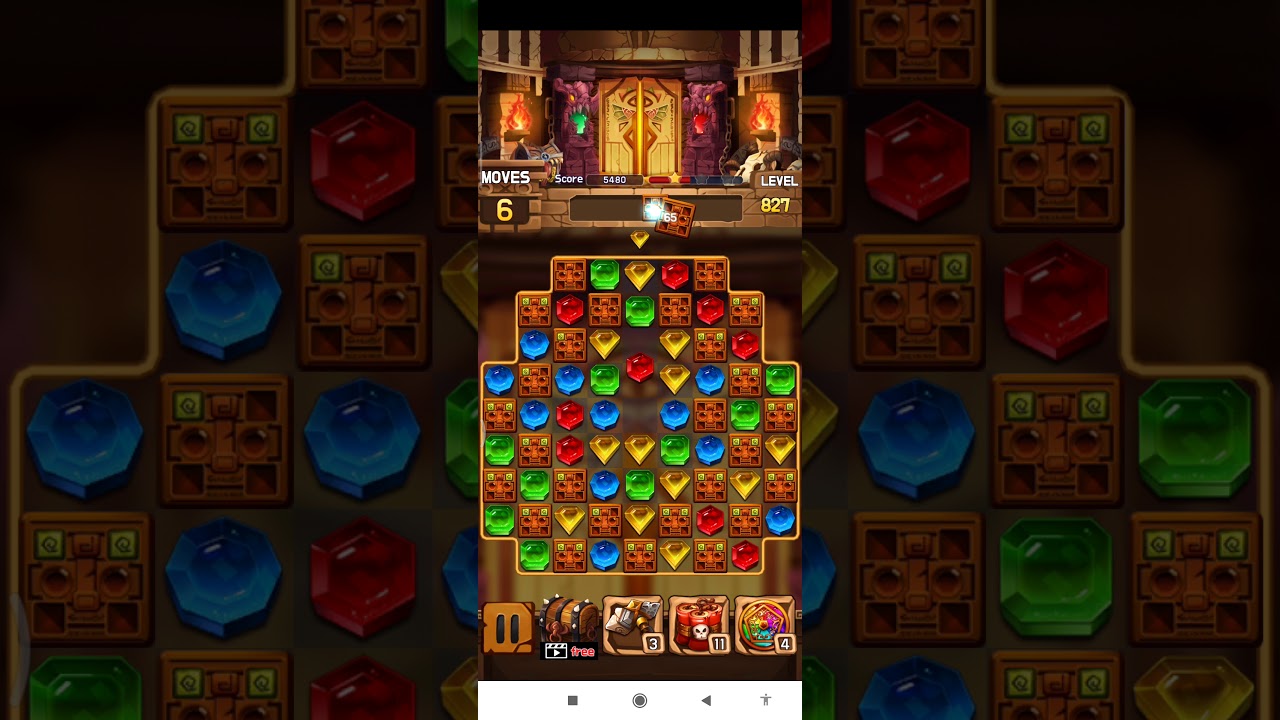Tap the red gem in the board's top row

pyautogui.click(x=675, y=274)
